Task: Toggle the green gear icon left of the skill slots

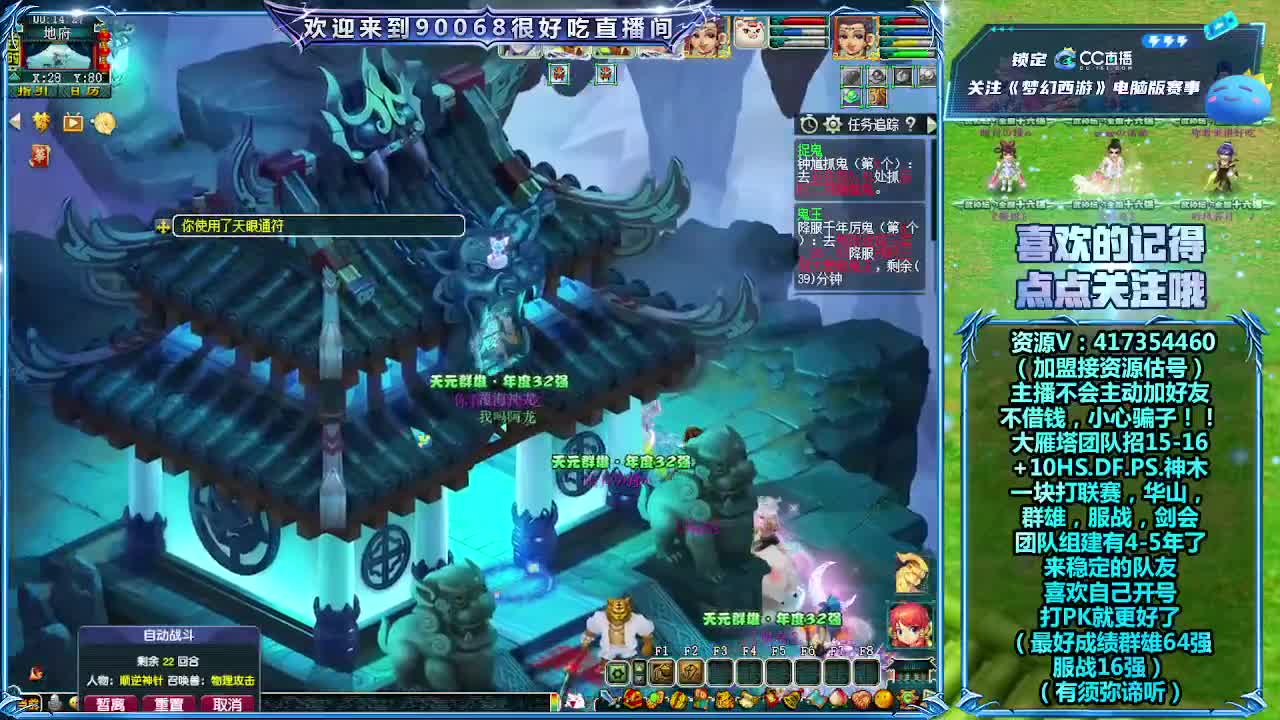Action: click(x=618, y=672)
